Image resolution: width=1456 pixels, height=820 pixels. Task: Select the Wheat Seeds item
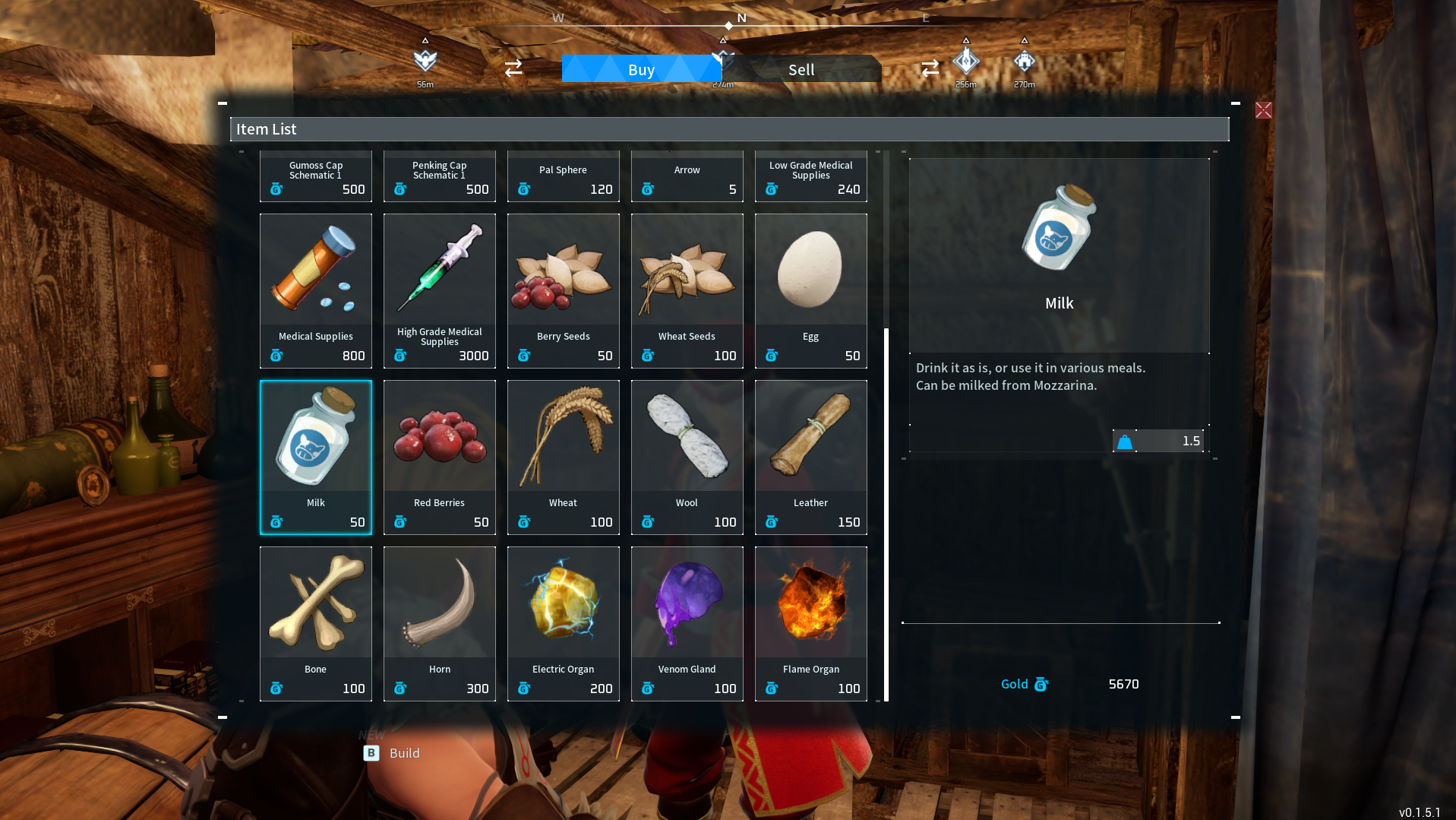point(687,289)
